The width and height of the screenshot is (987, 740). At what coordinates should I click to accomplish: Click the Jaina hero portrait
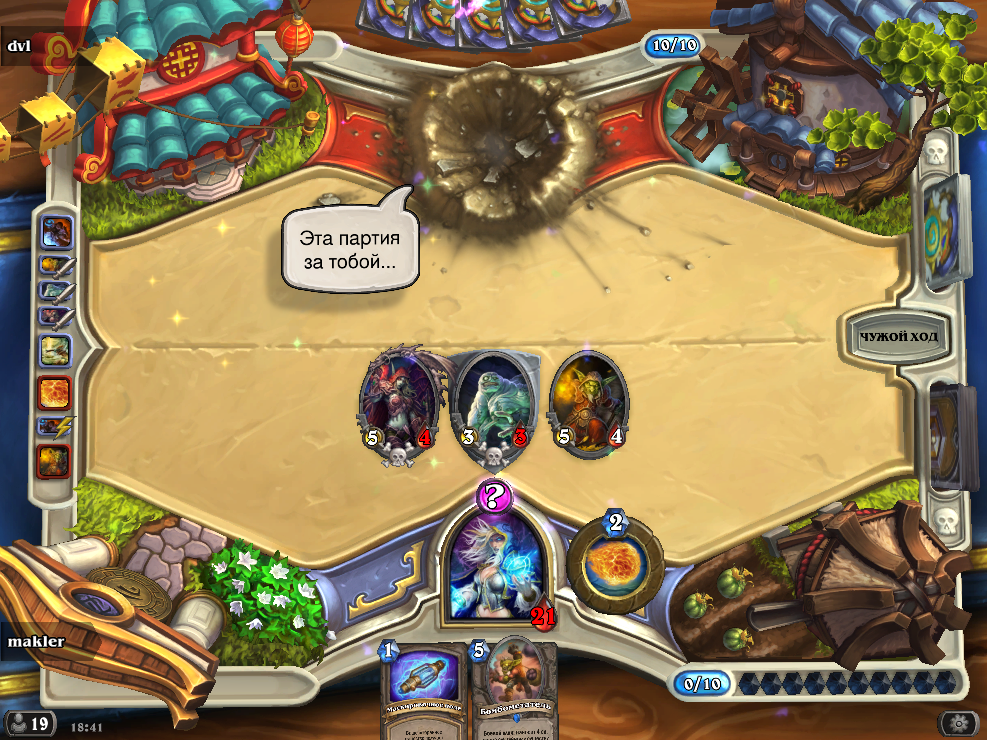pos(495,565)
